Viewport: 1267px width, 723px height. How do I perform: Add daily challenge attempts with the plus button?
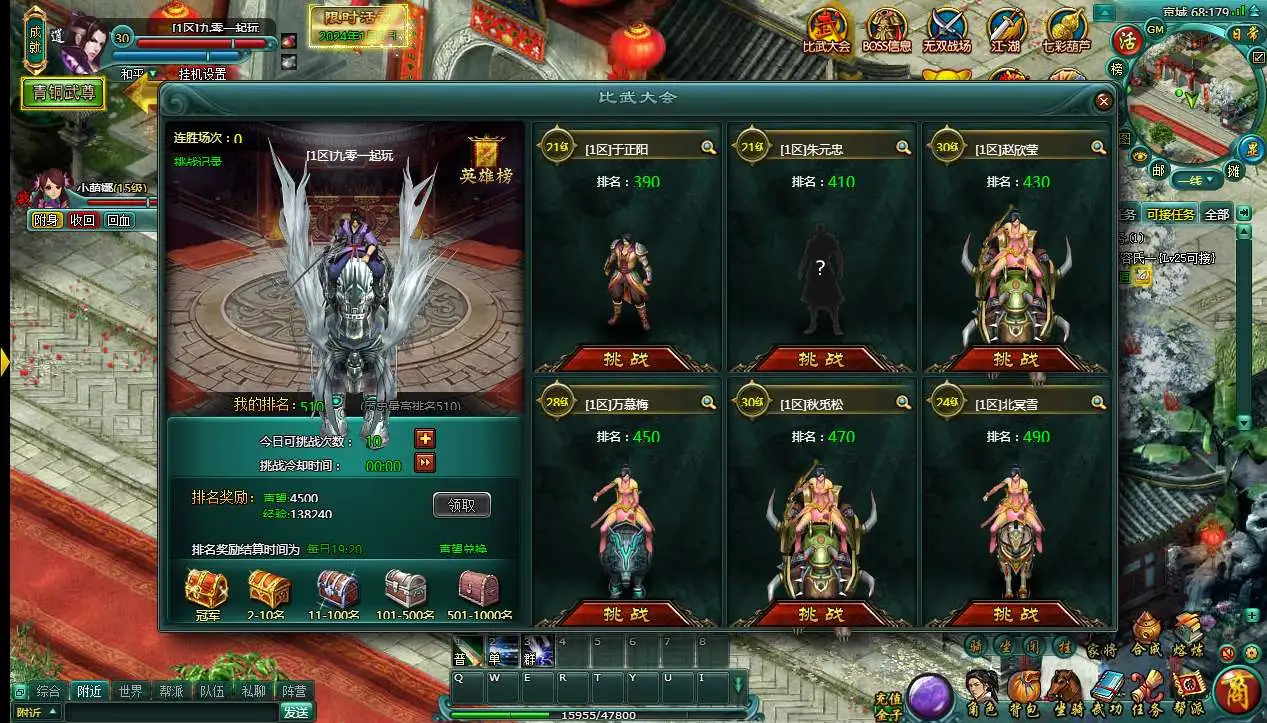coord(425,439)
